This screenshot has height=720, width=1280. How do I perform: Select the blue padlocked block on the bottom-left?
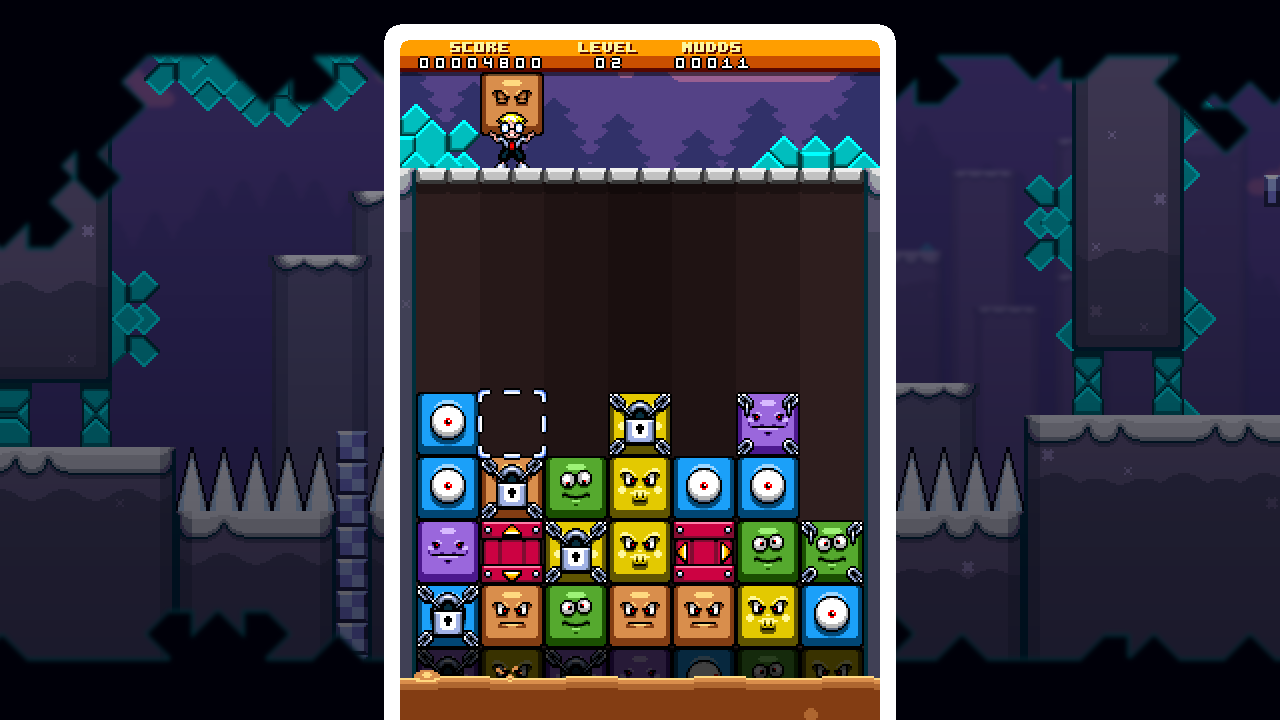pyautogui.click(x=447, y=614)
